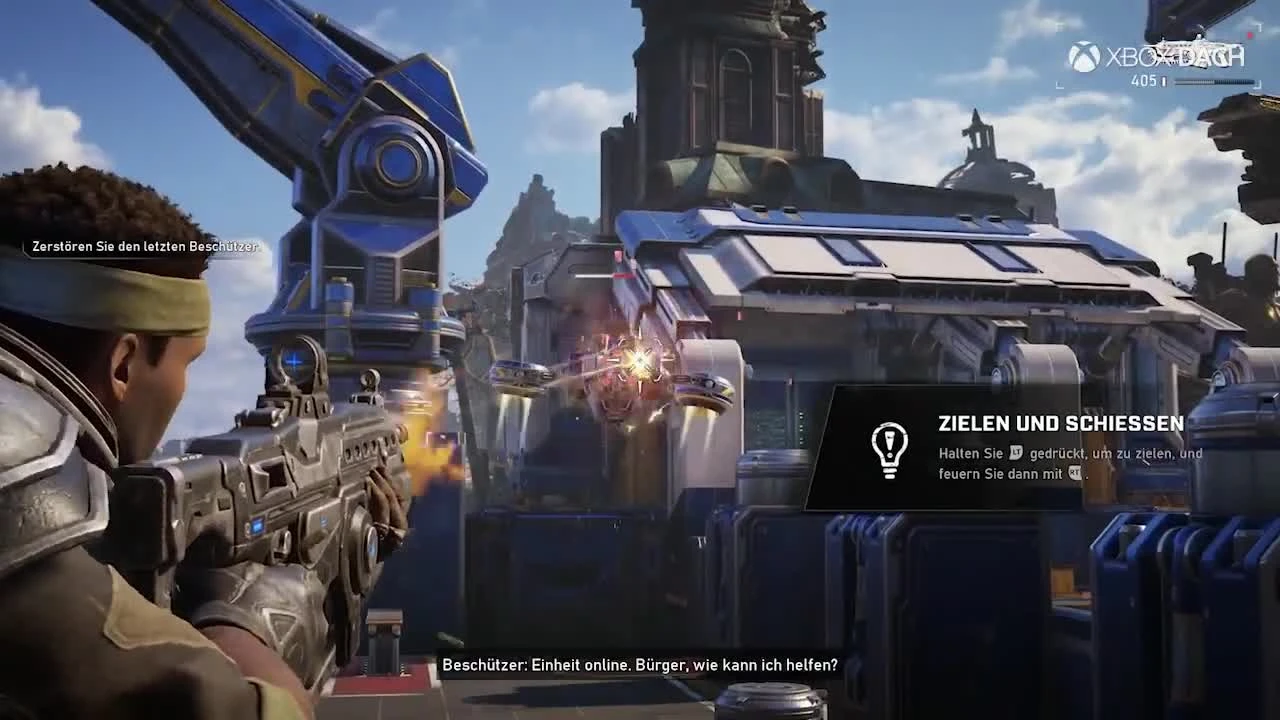Select the 405 ammo counter
The width and height of the screenshot is (1280, 720).
[x=1145, y=80]
